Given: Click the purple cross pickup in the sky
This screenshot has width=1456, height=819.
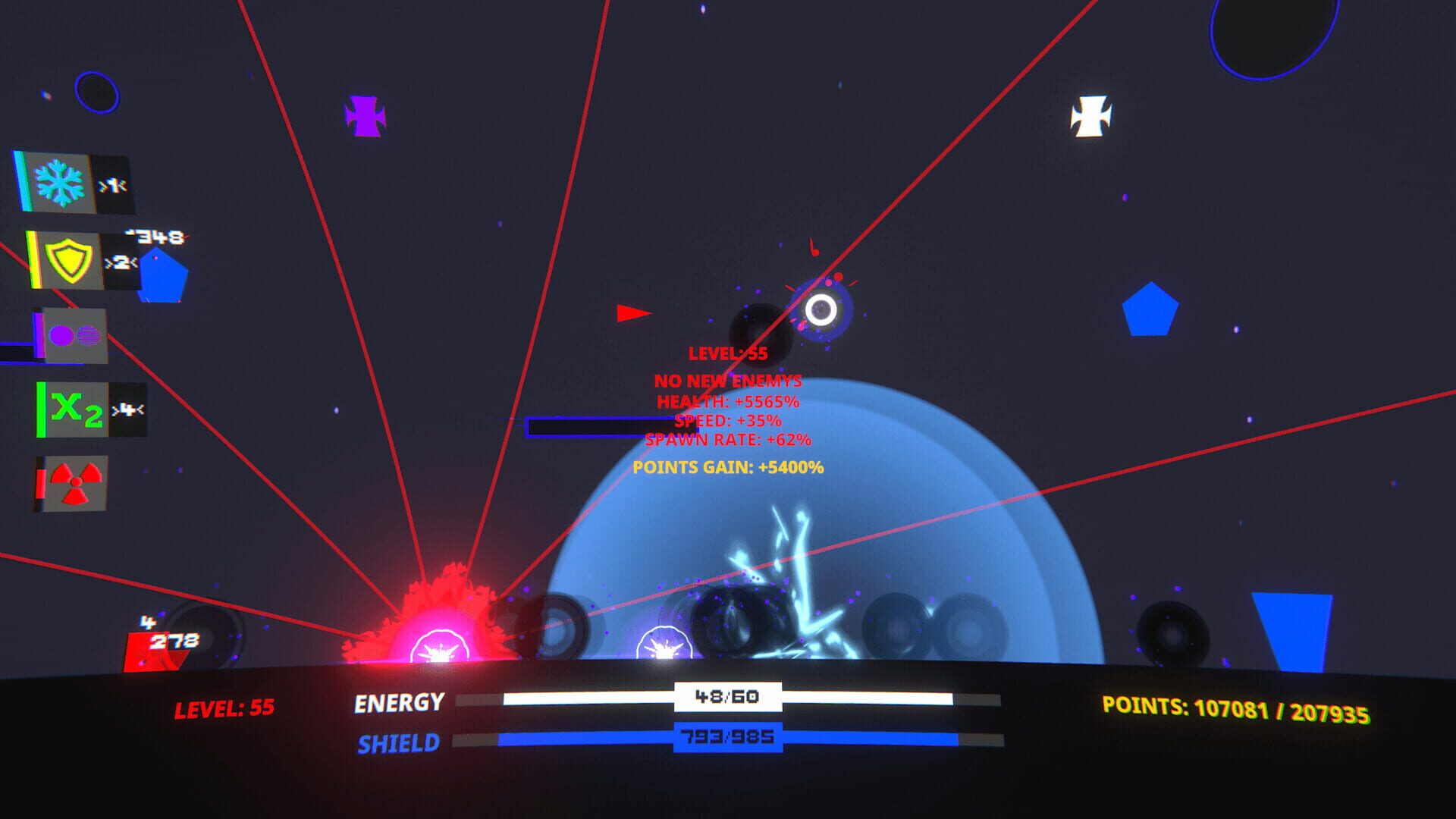Looking at the screenshot, I should point(366,115).
